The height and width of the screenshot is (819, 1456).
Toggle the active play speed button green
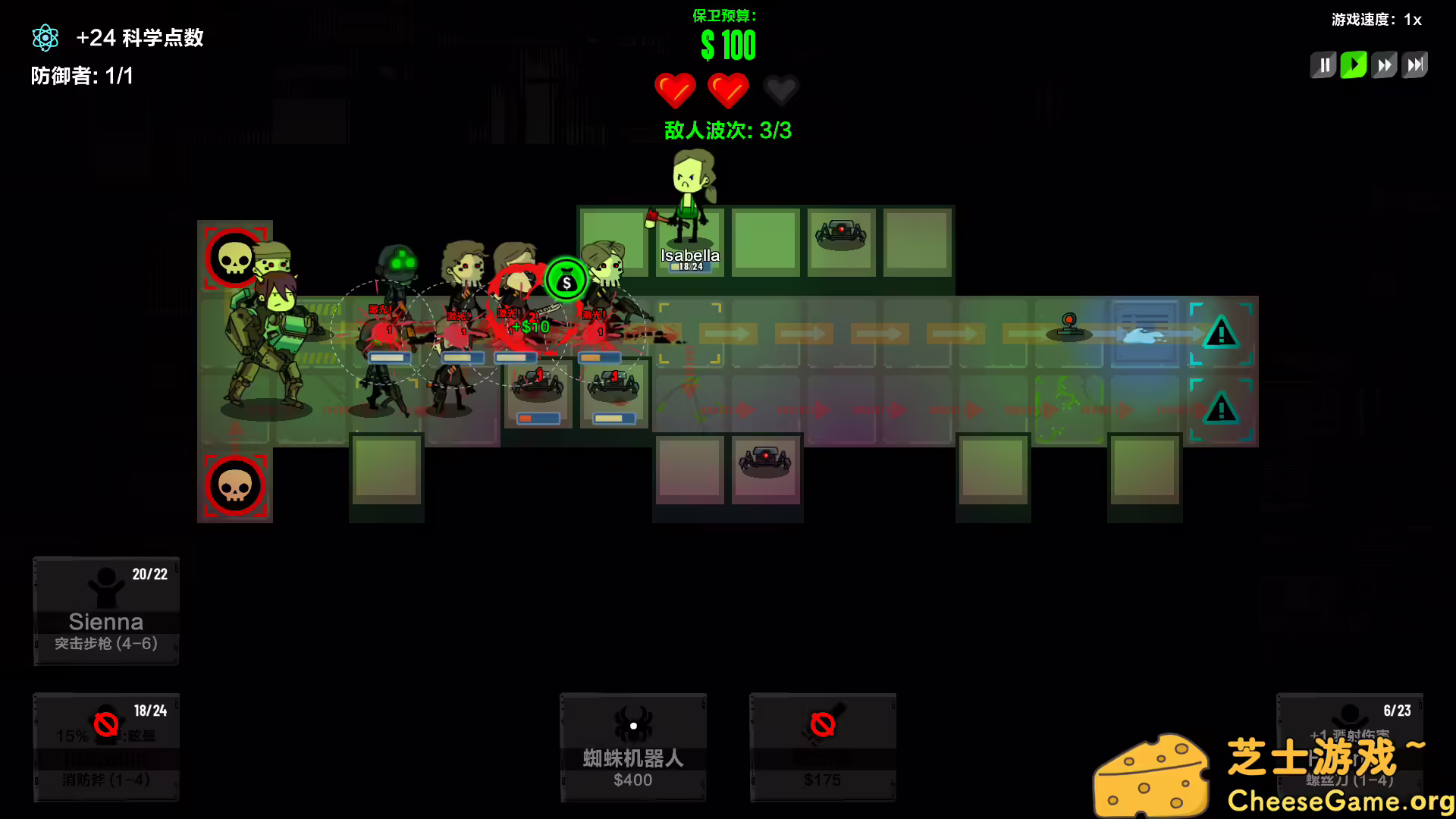pos(1354,64)
